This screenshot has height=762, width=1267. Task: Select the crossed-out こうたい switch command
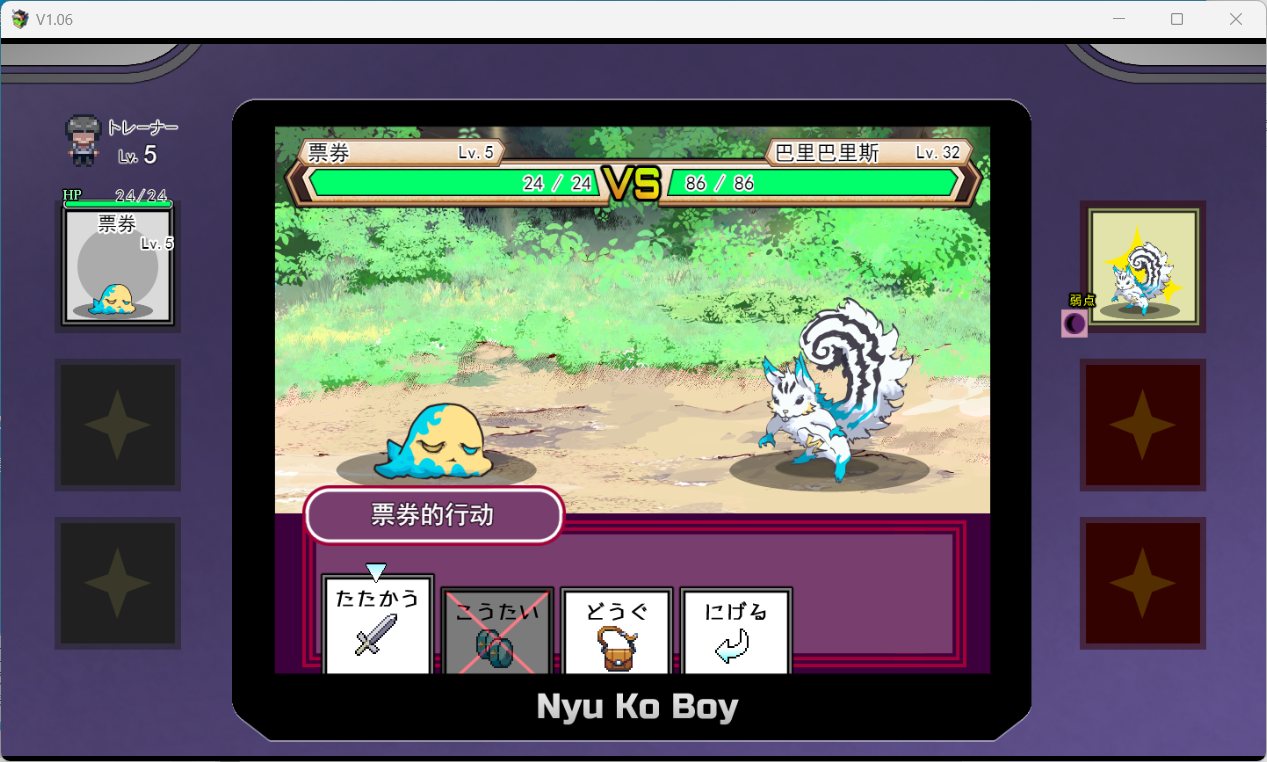(x=497, y=630)
